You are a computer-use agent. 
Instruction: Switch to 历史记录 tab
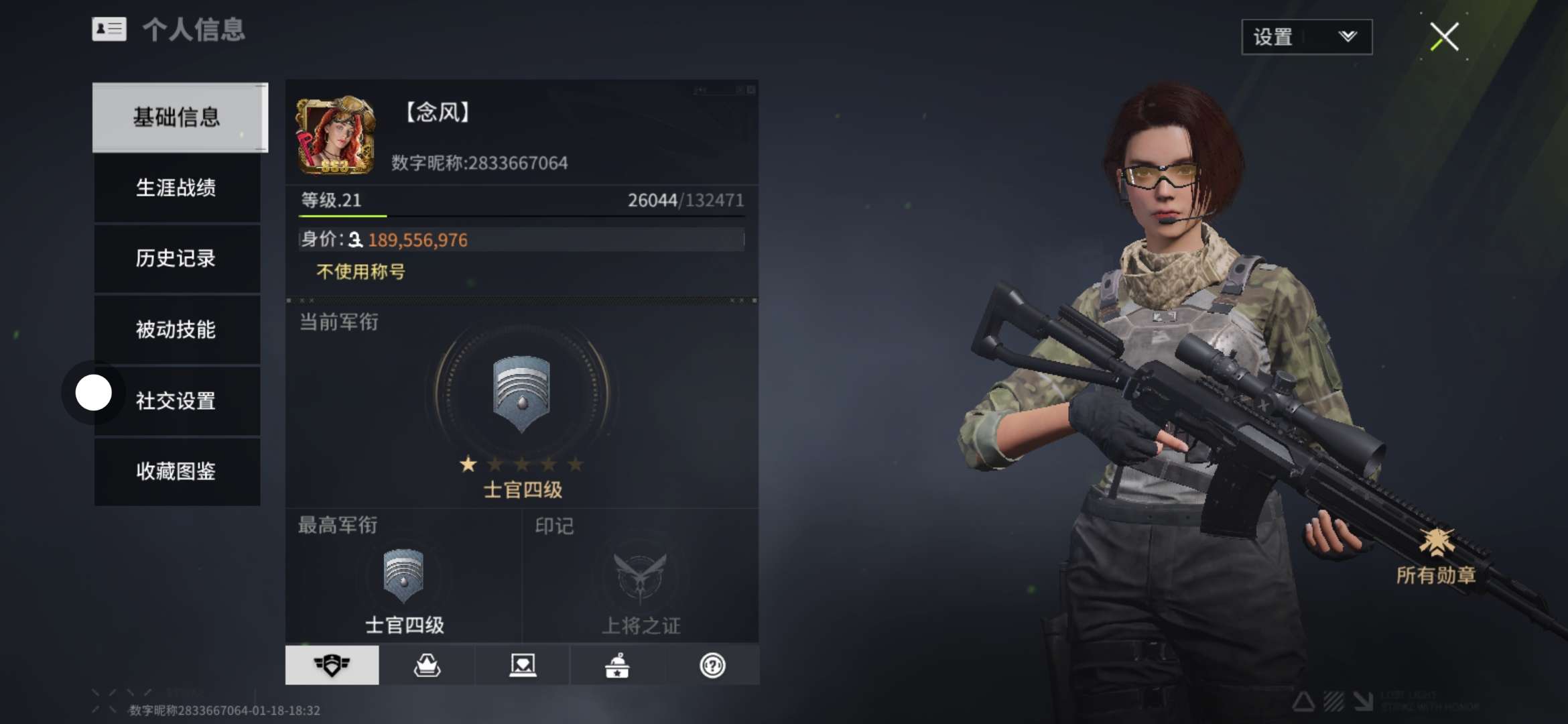[x=177, y=259]
